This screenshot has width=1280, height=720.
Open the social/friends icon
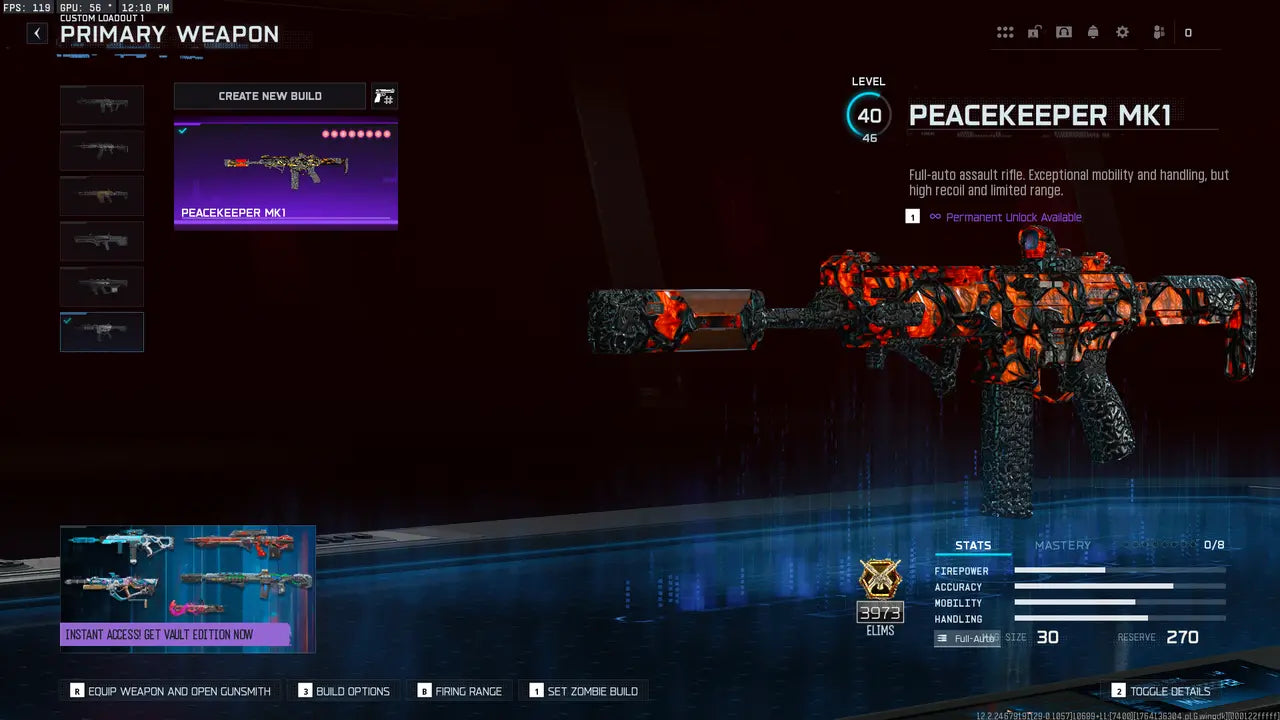tap(1157, 31)
